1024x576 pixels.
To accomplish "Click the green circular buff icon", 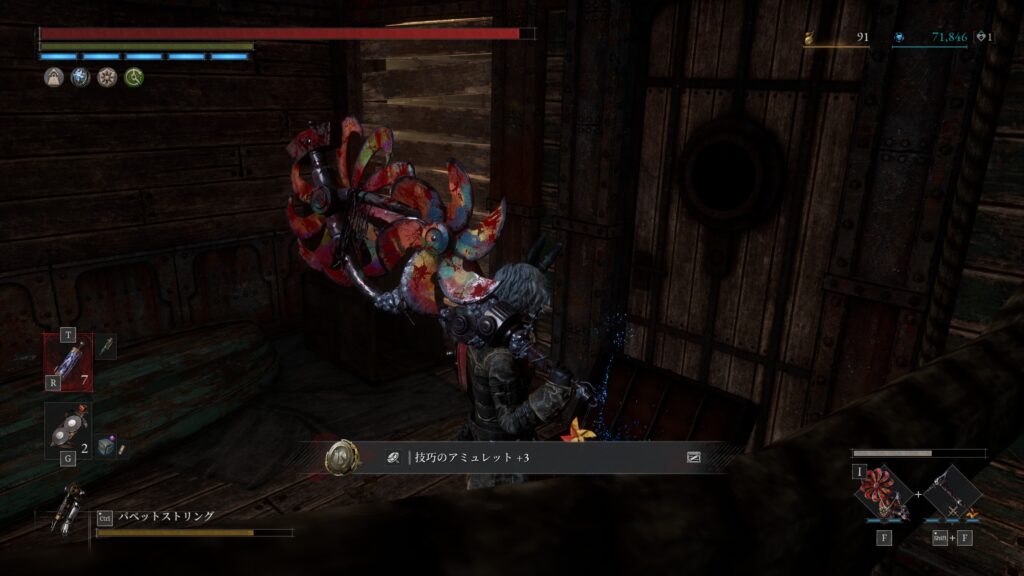I will point(134,78).
